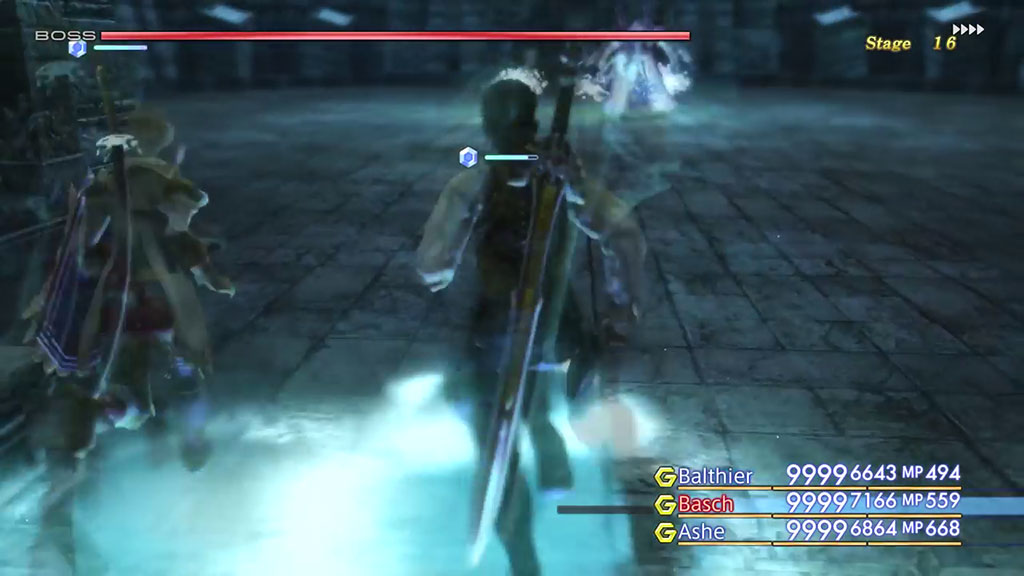1024x576 pixels.
Task: Select Balthier in the party list
Action: [715, 476]
